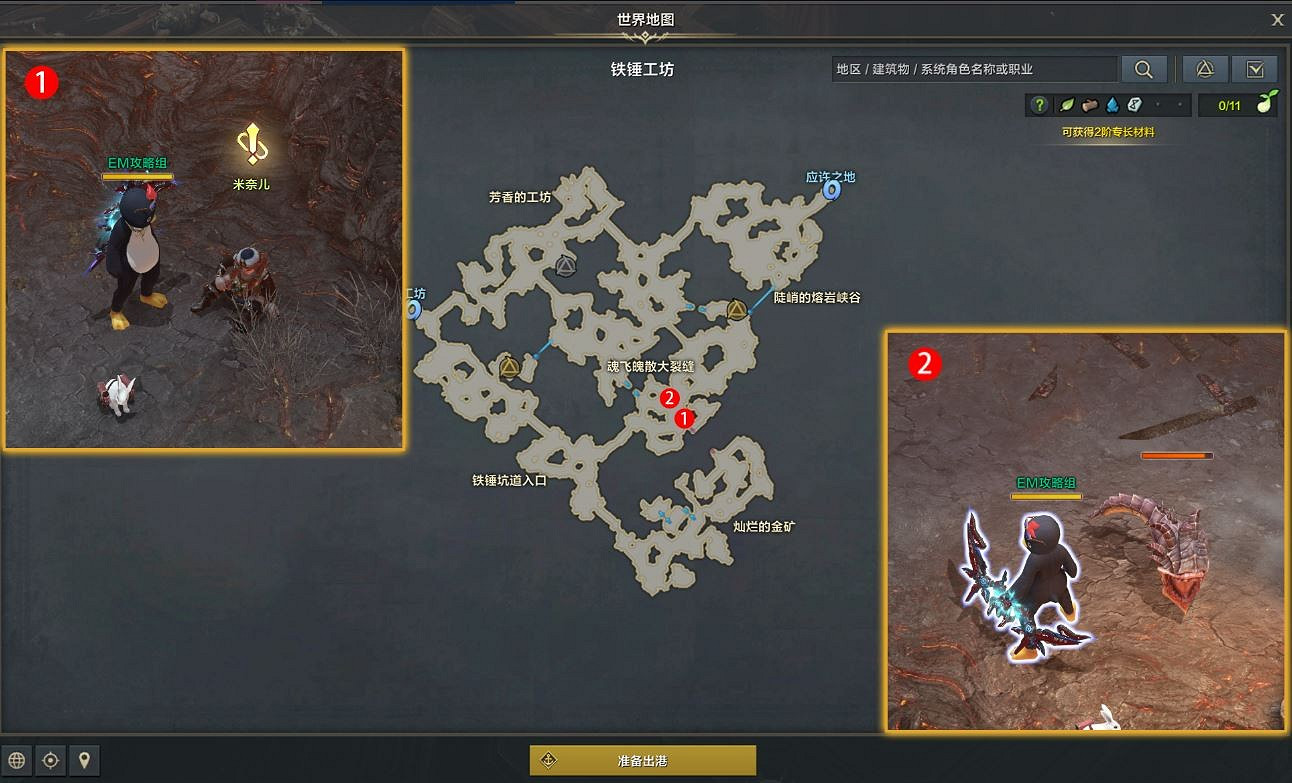Toggle the green question mark filter
This screenshot has height=783, width=1292.
point(1040,104)
